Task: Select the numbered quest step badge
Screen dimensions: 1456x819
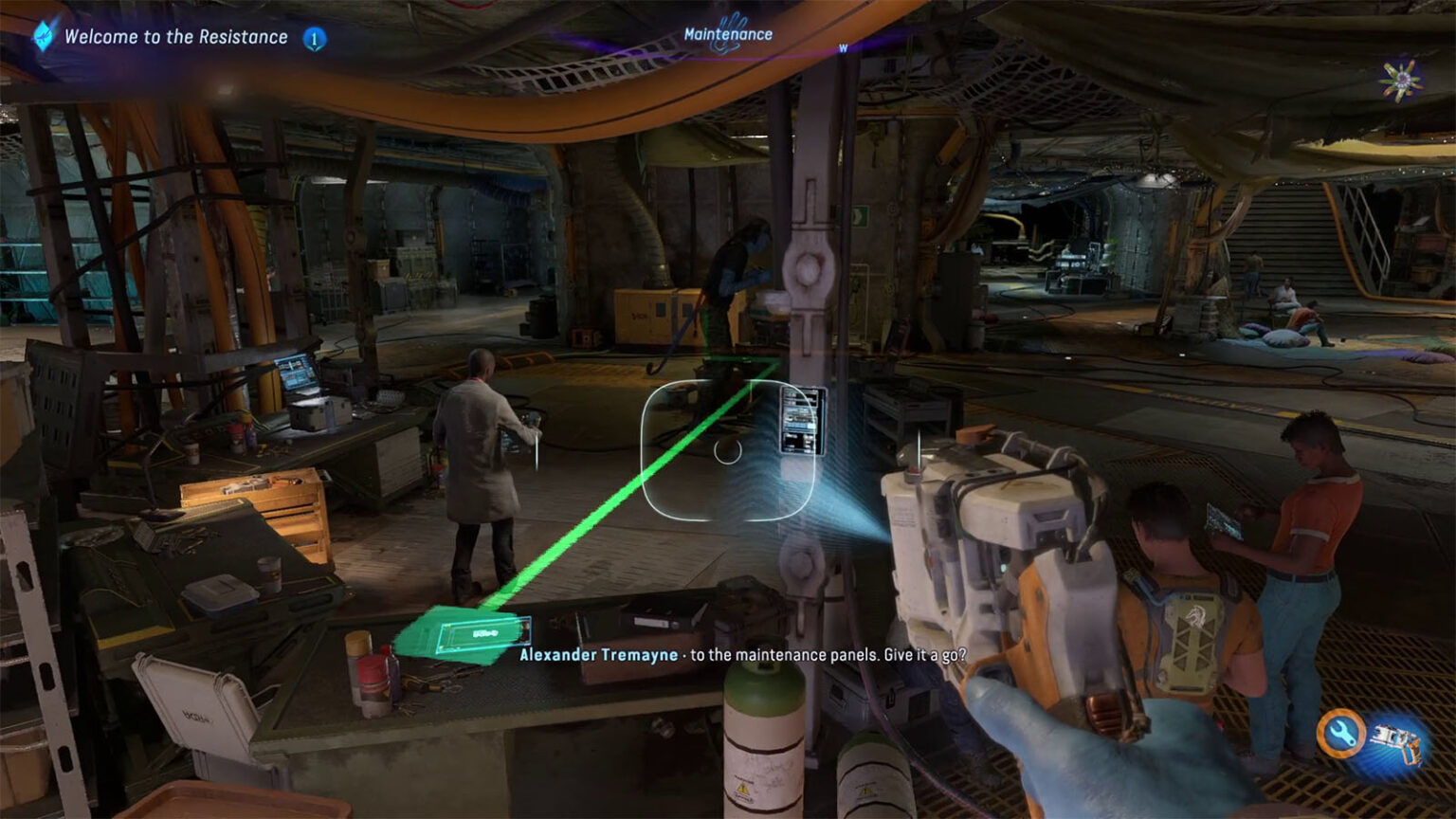Action: (x=314, y=39)
